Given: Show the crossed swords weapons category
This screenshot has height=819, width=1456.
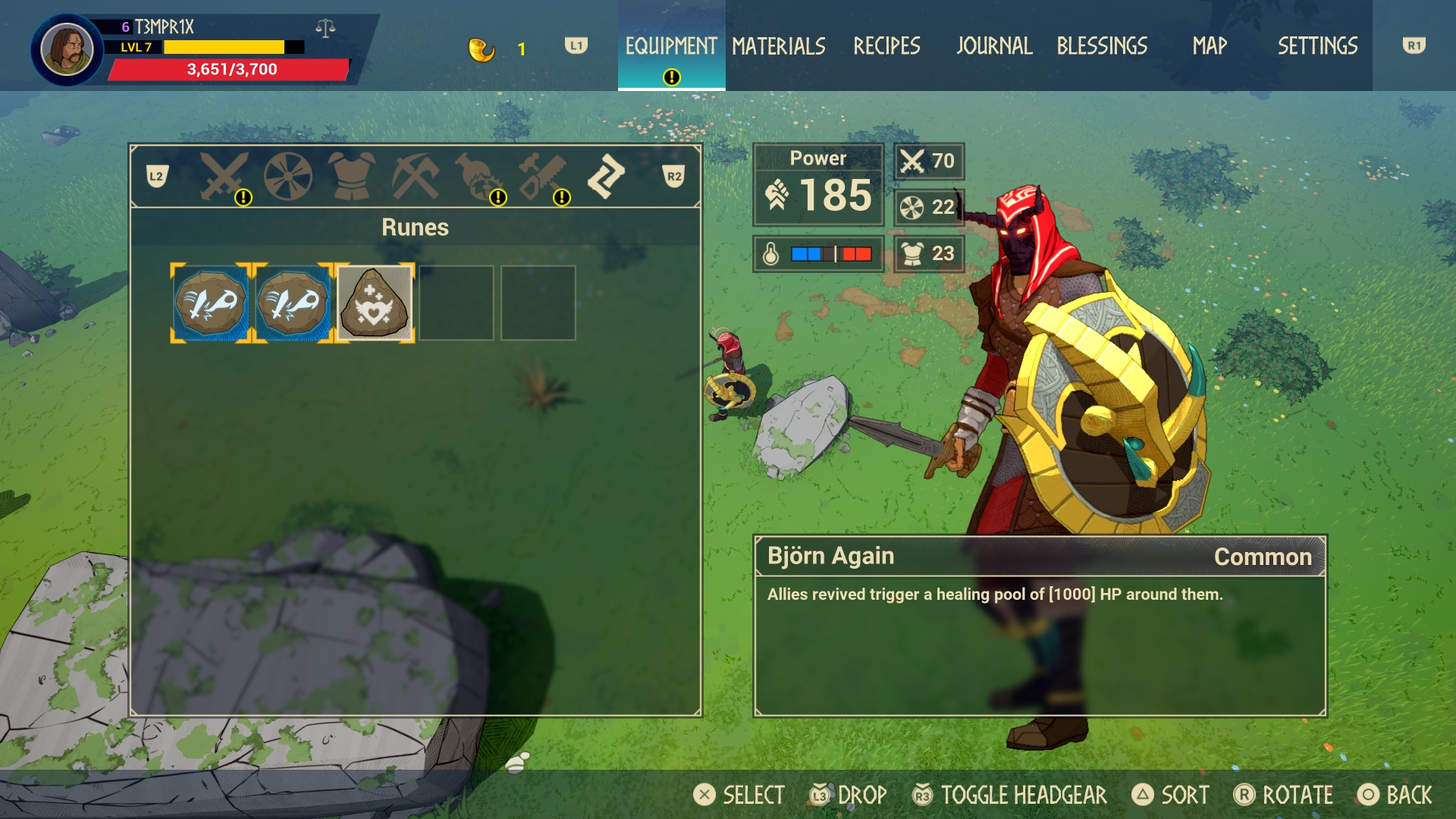Looking at the screenshot, I should (x=224, y=177).
